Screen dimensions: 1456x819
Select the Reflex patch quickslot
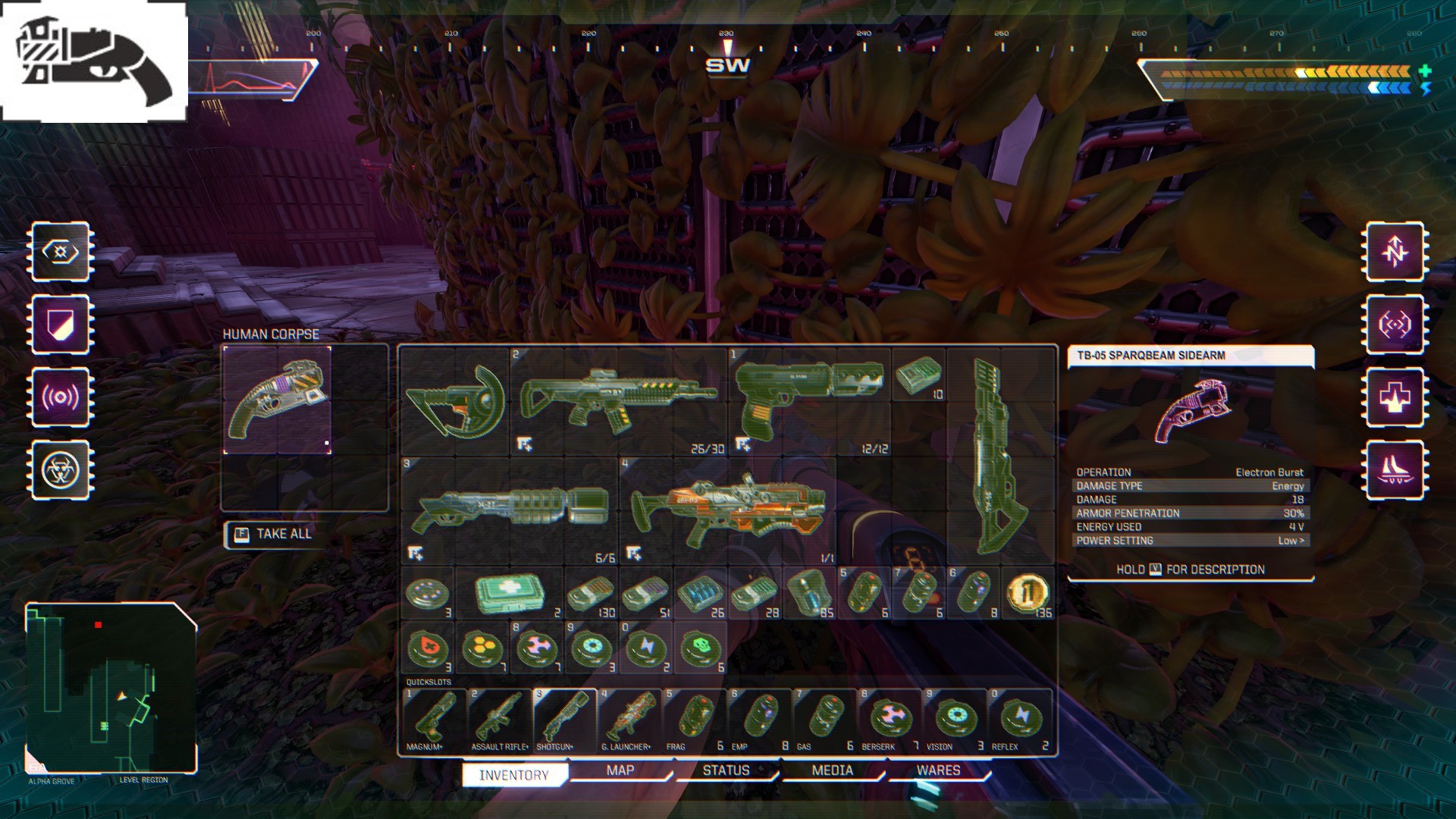pyautogui.click(x=1021, y=718)
